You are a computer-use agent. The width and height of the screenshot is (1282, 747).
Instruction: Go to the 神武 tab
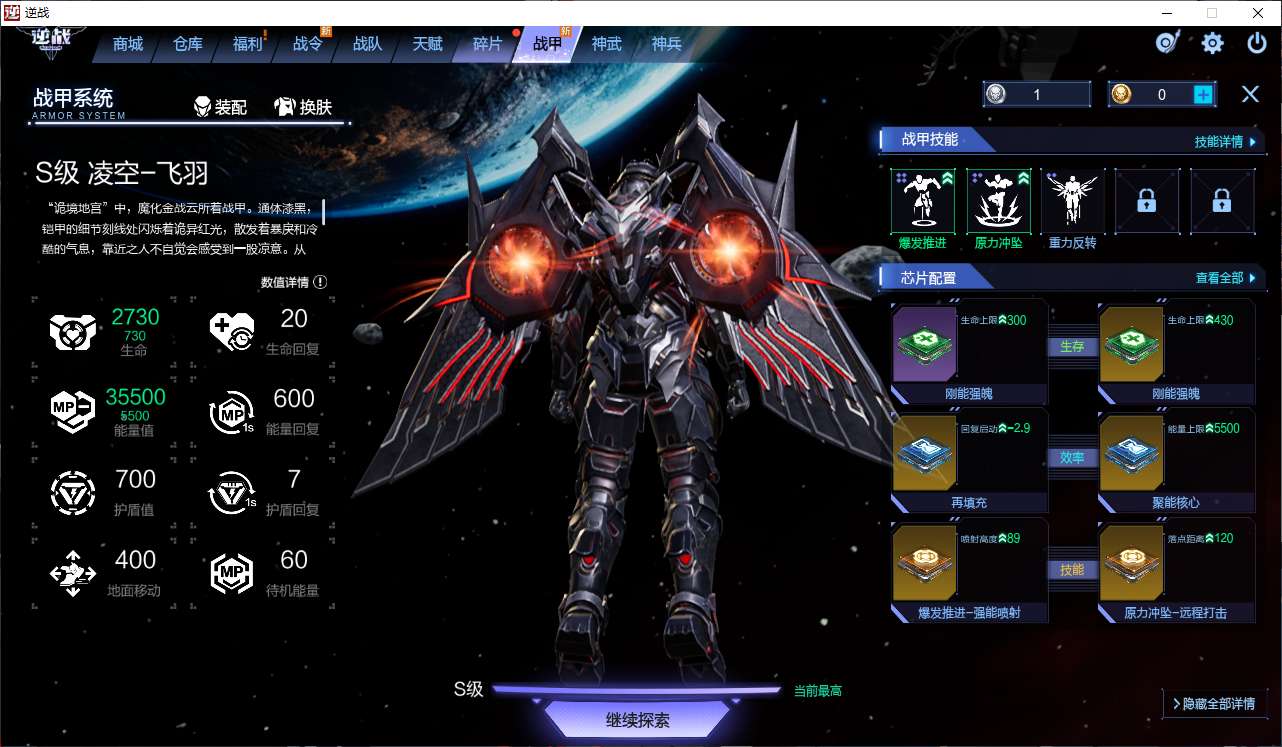[x=606, y=44]
